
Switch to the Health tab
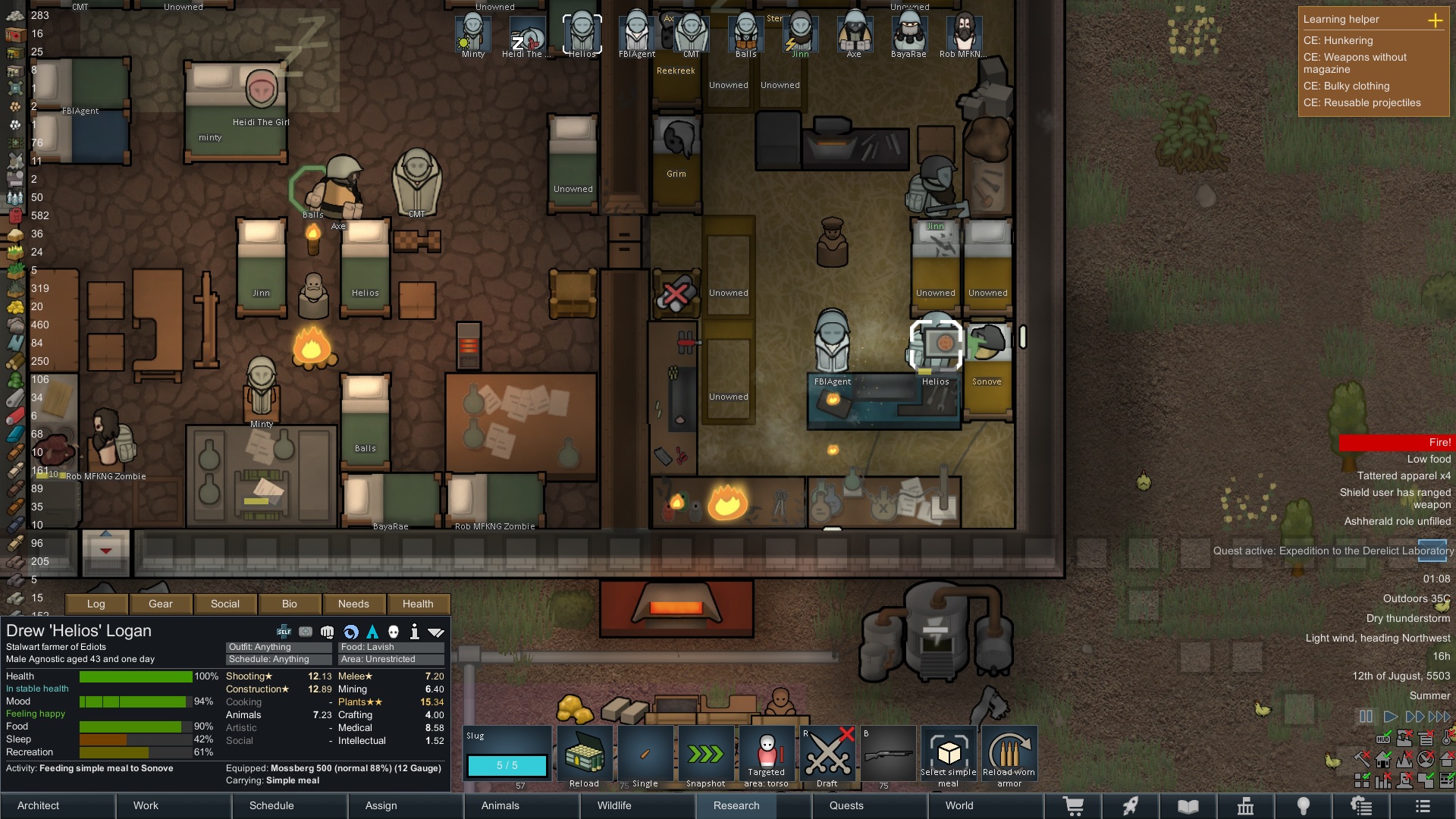tap(418, 604)
